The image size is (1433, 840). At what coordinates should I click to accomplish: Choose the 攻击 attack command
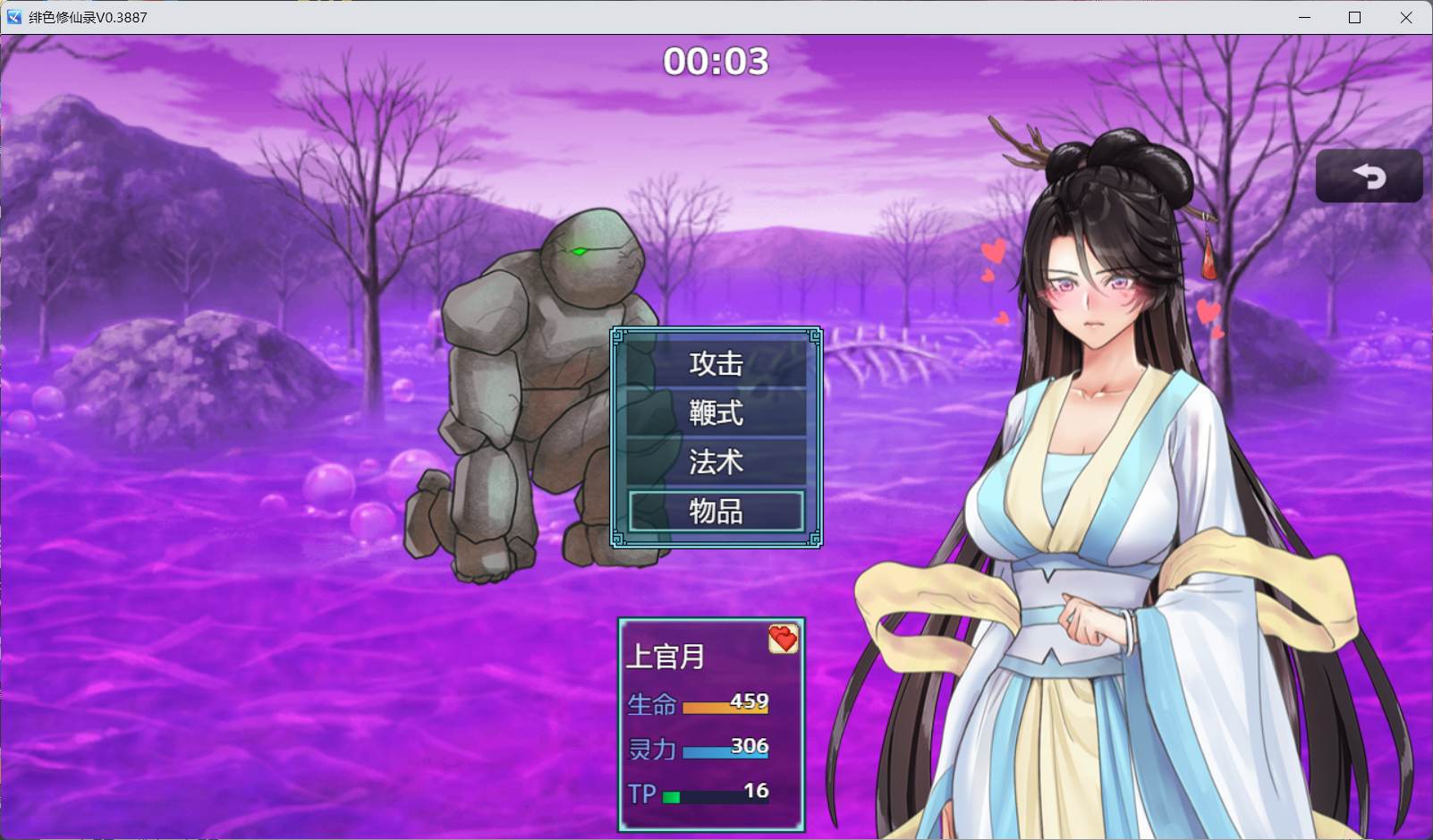tap(716, 364)
